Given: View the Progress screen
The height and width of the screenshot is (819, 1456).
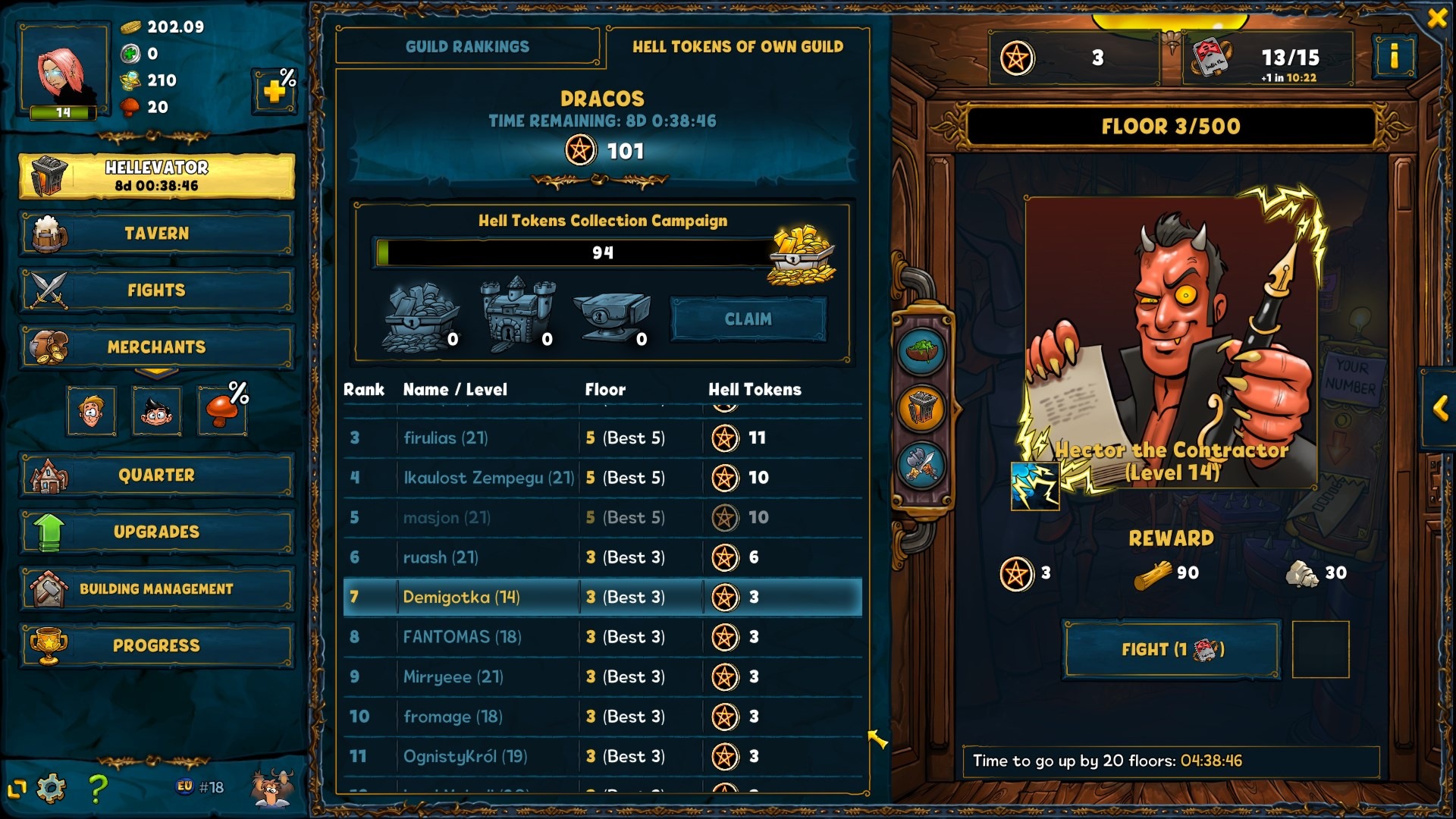Looking at the screenshot, I should [156, 646].
